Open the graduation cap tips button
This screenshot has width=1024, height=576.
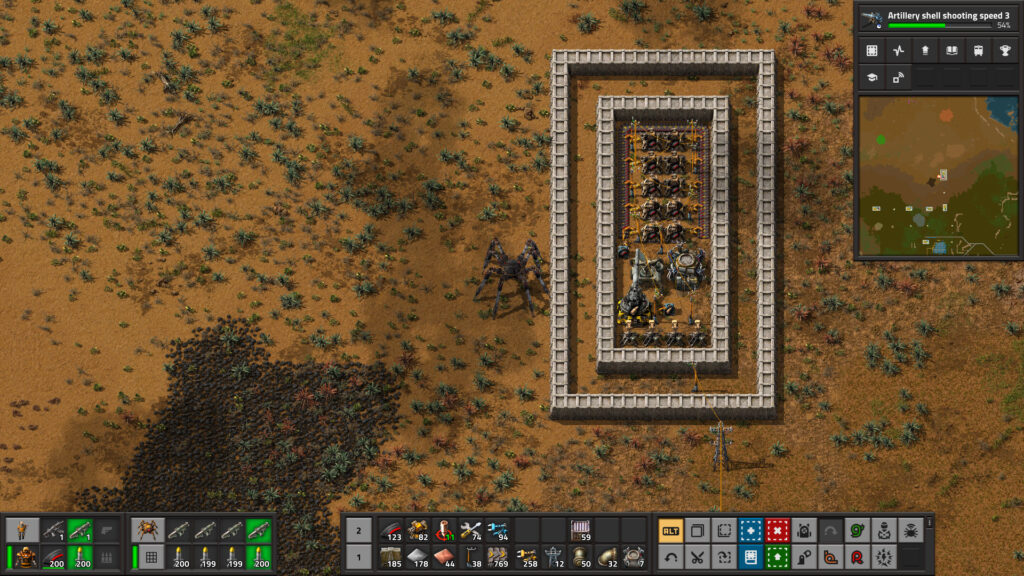pos(872,78)
